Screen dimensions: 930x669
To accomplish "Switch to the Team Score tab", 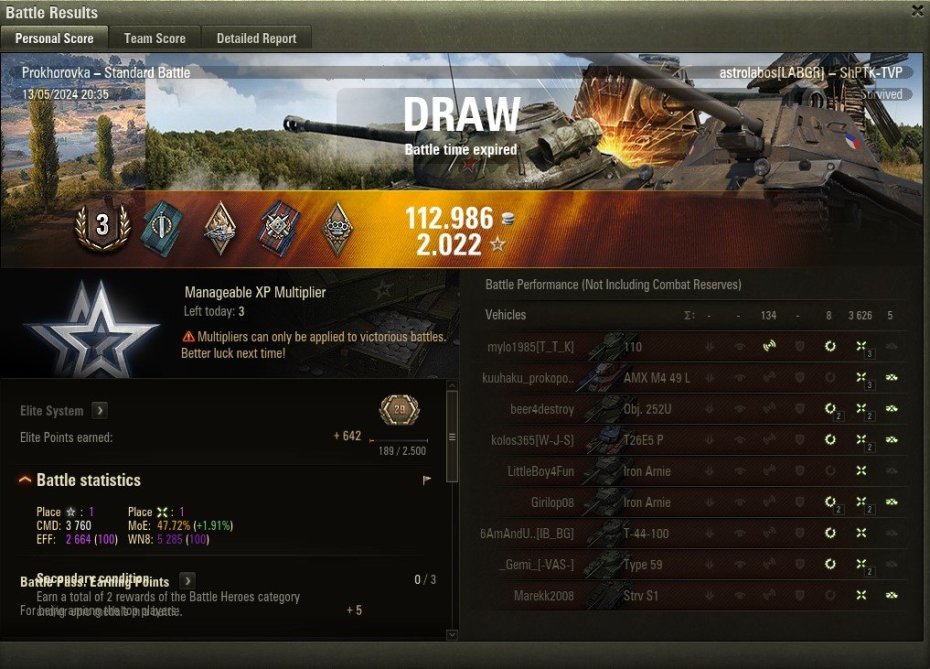I will [155, 38].
